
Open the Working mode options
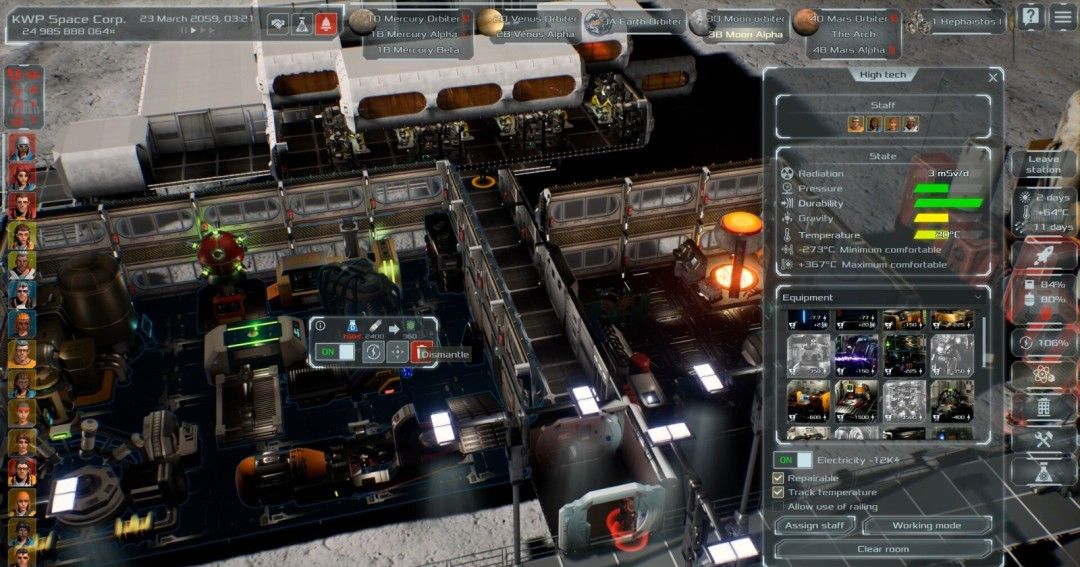926,525
